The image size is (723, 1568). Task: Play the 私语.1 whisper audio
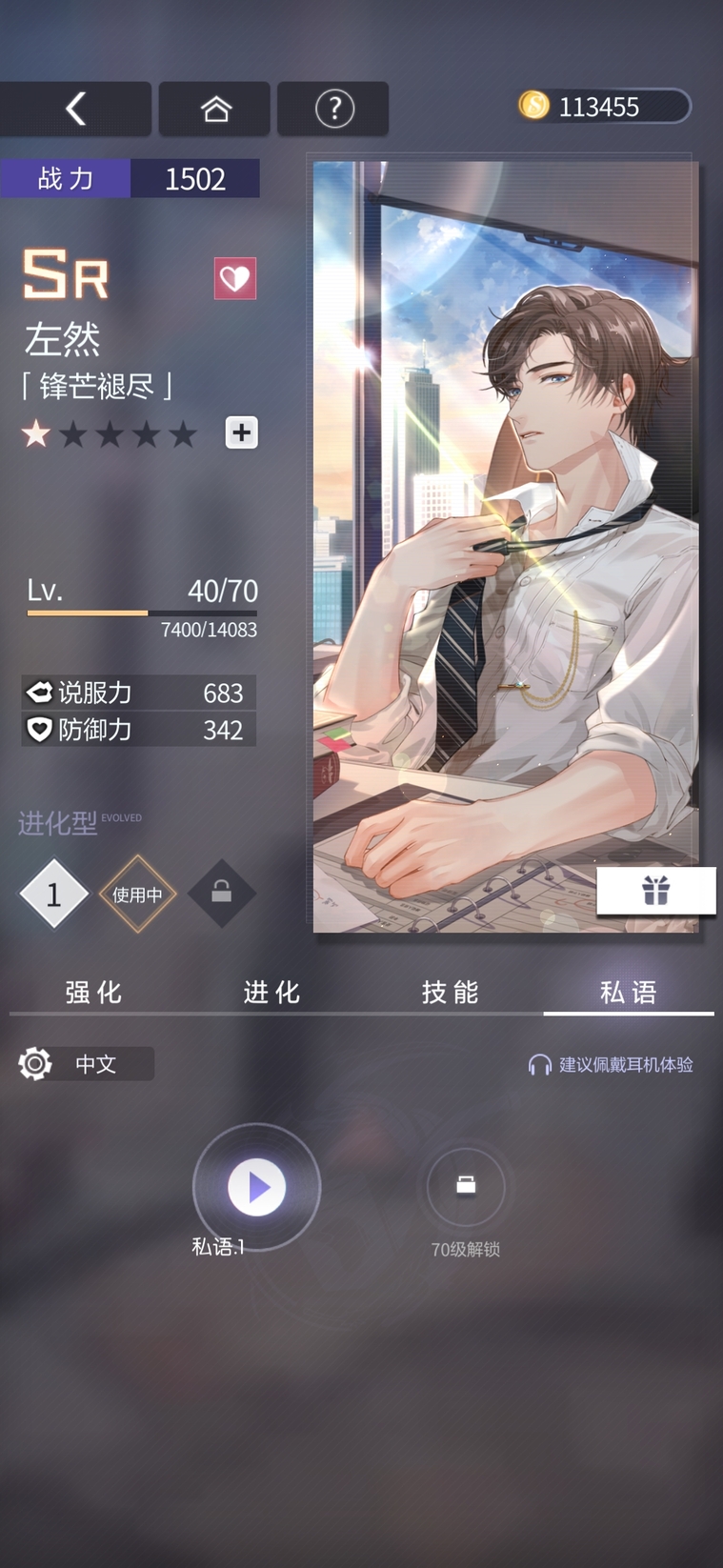click(x=256, y=1187)
